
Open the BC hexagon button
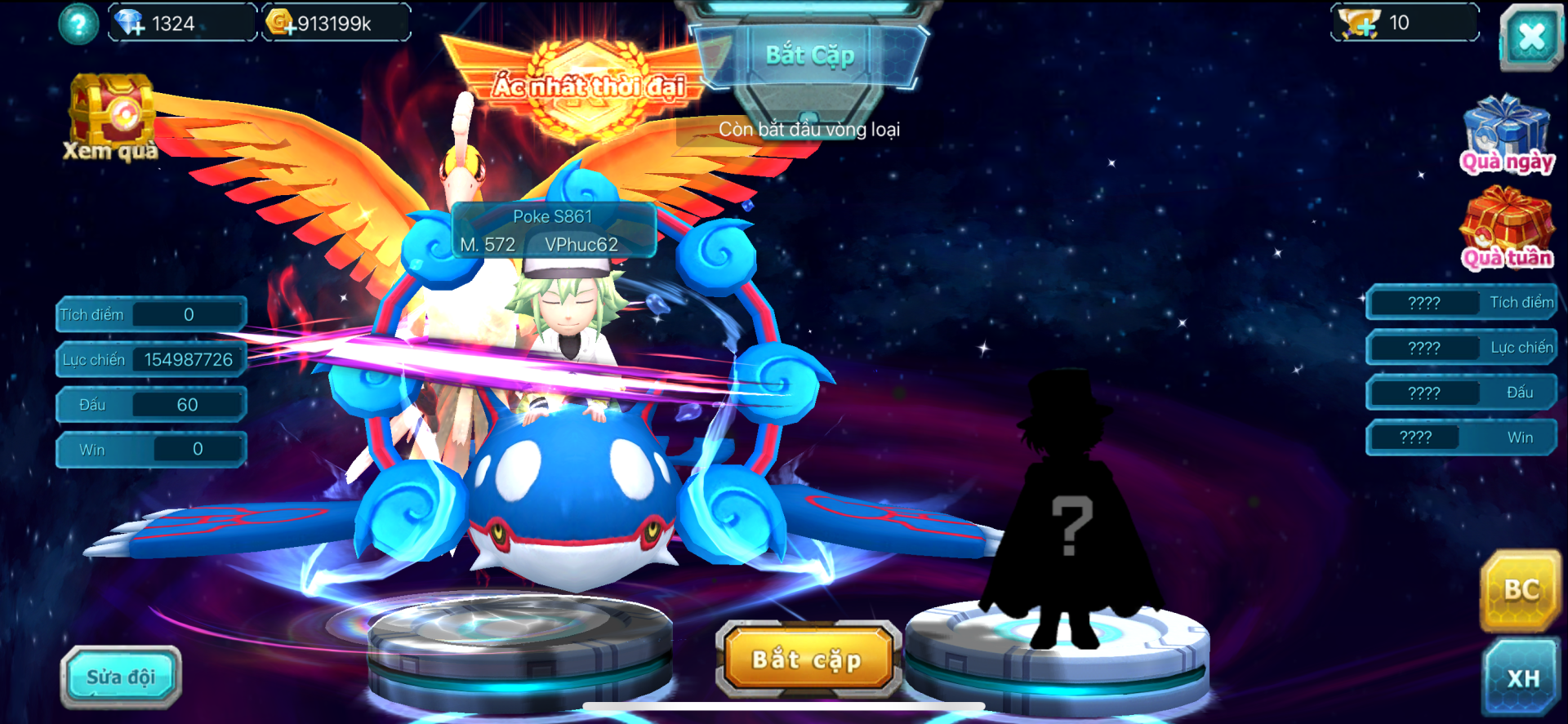tap(1521, 591)
